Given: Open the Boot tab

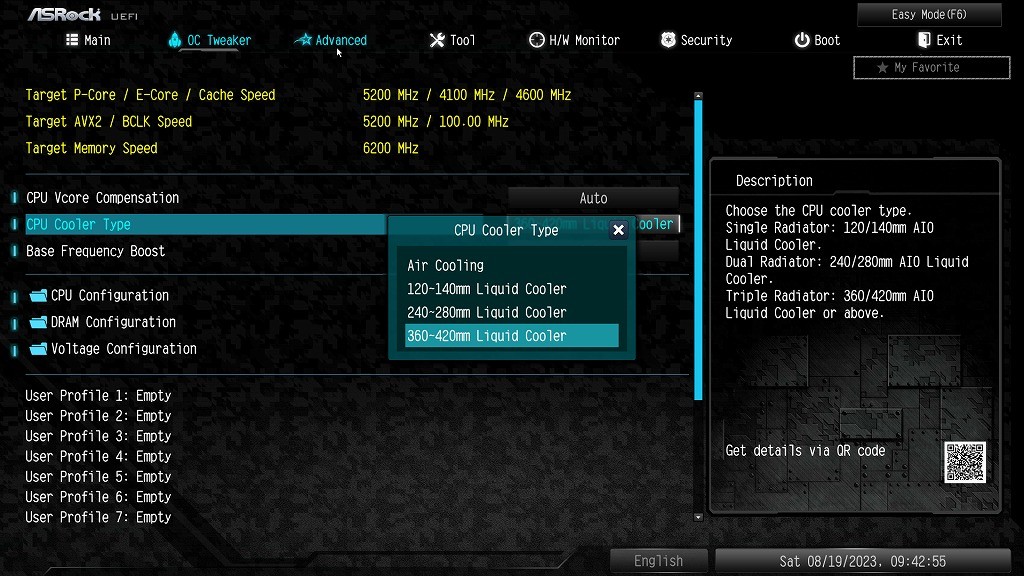Looking at the screenshot, I should pos(817,40).
